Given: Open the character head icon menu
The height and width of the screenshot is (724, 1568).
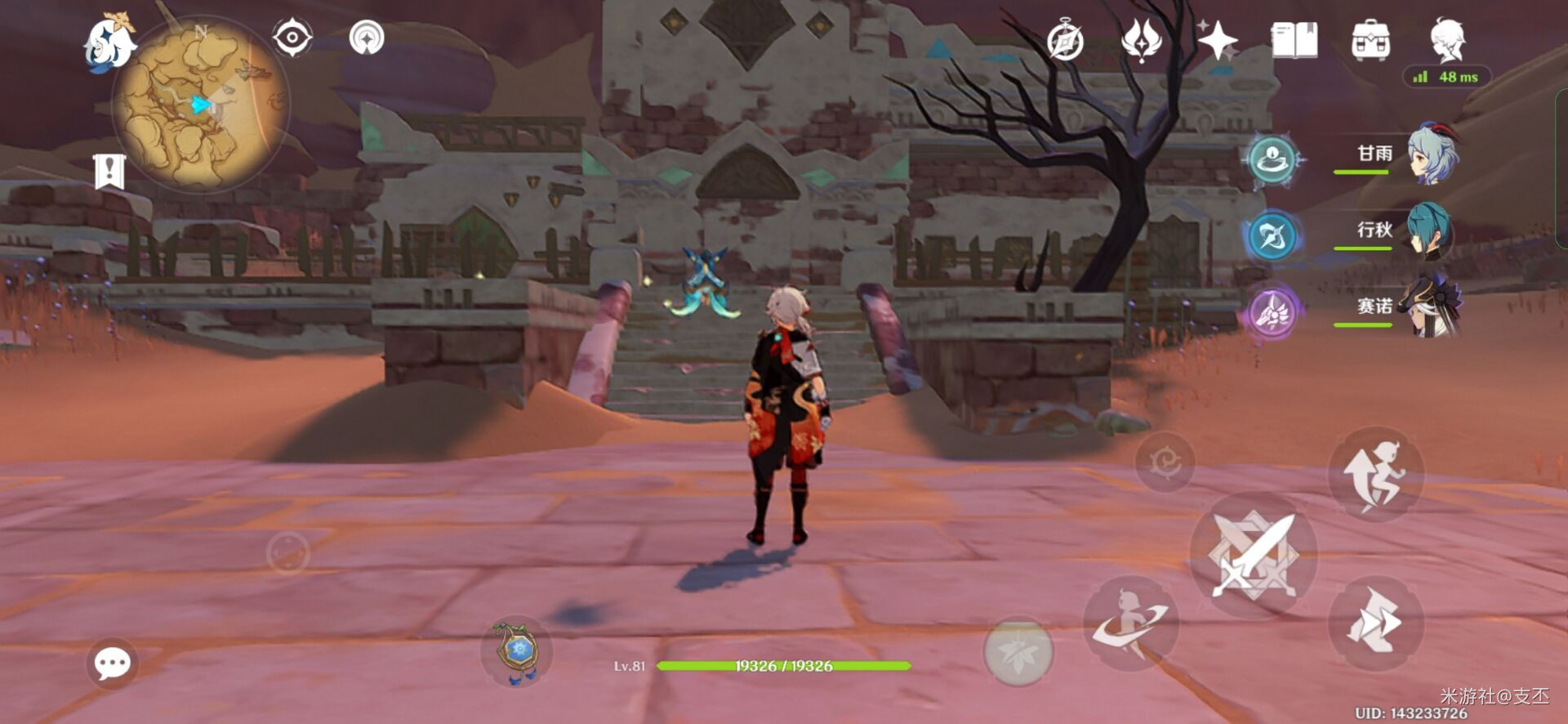Looking at the screenshot, I should [1447, 38].
